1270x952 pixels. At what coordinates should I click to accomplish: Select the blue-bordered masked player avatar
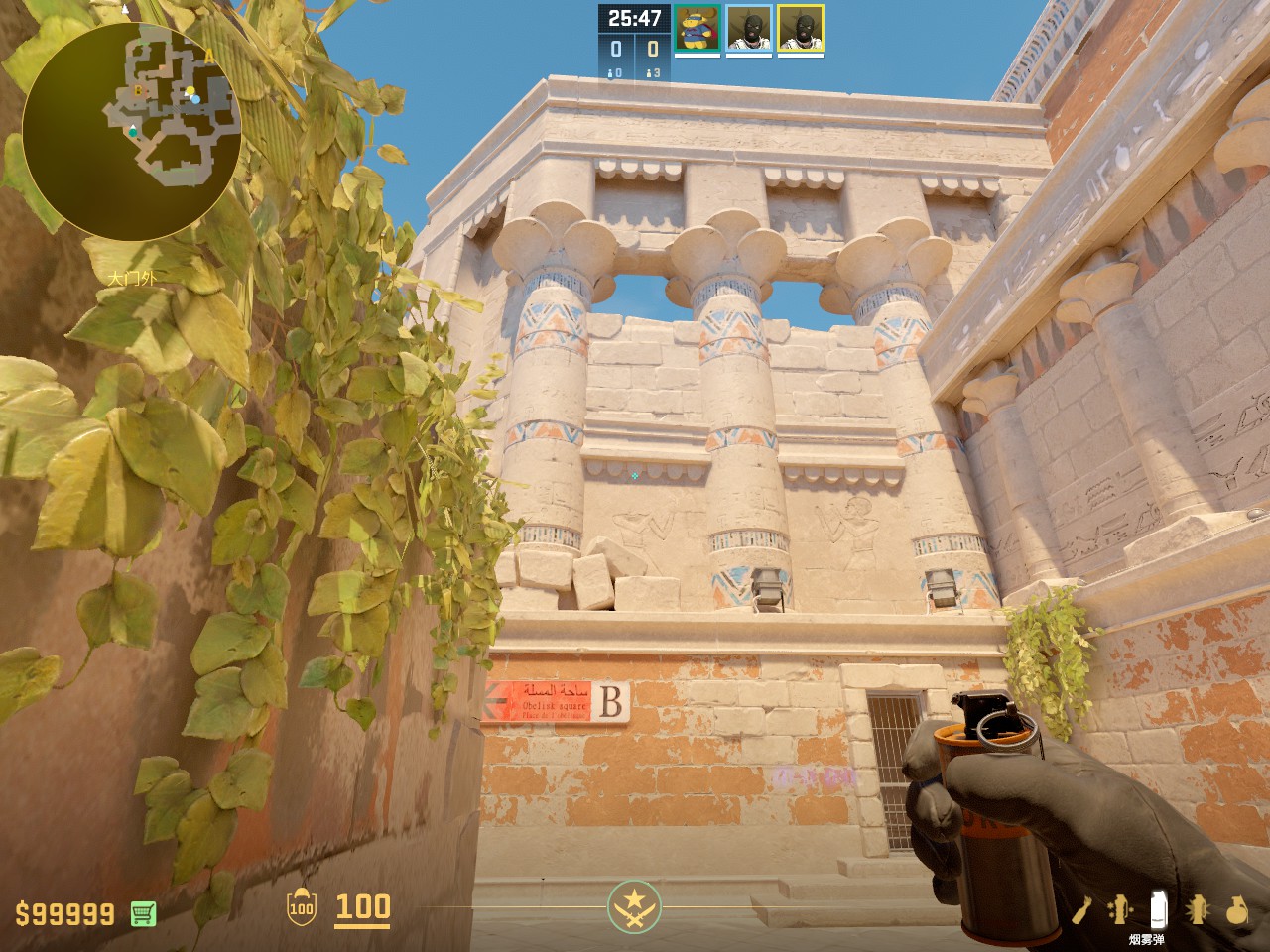749,28
